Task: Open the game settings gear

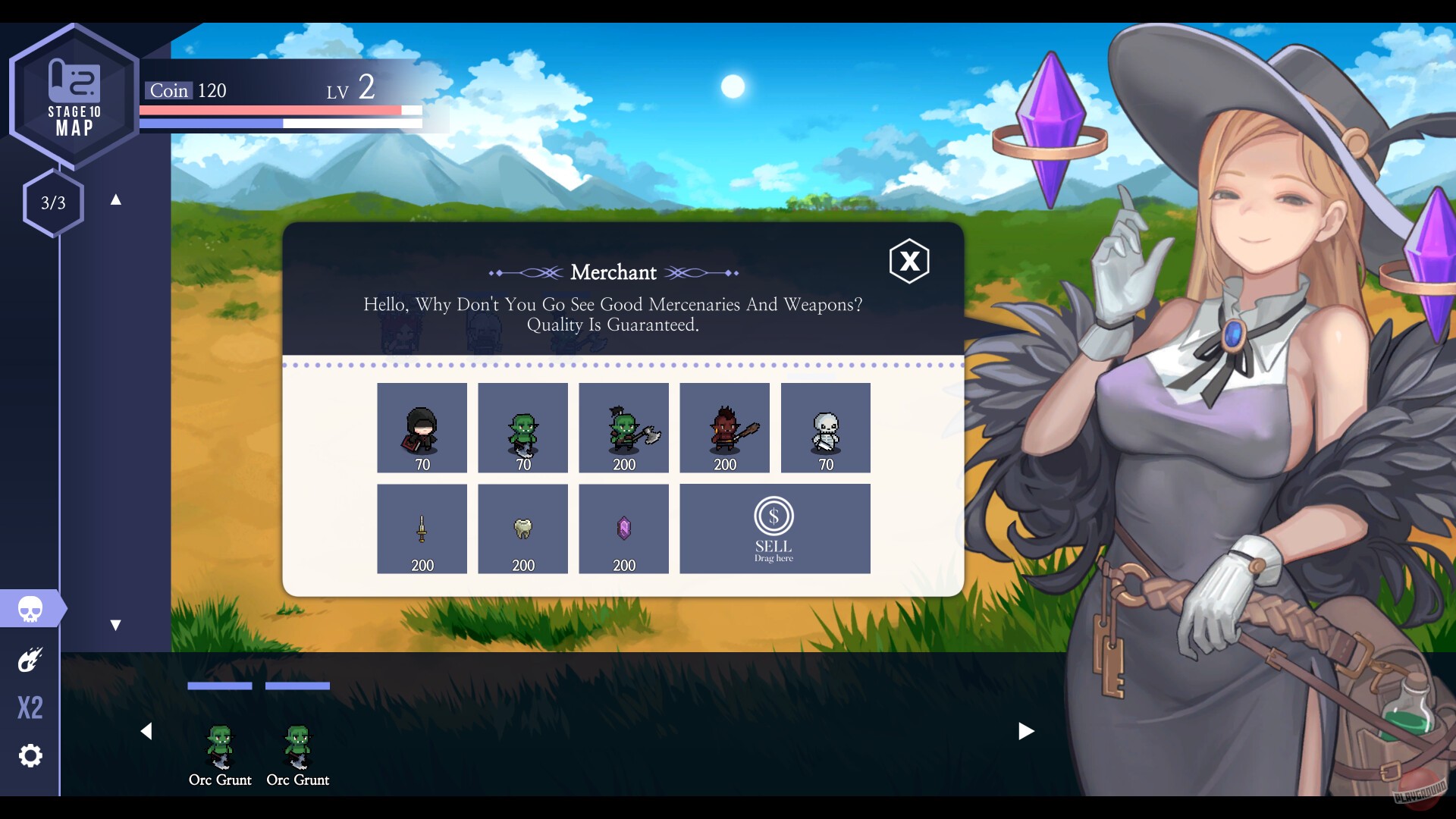Action: pos(30,755)
